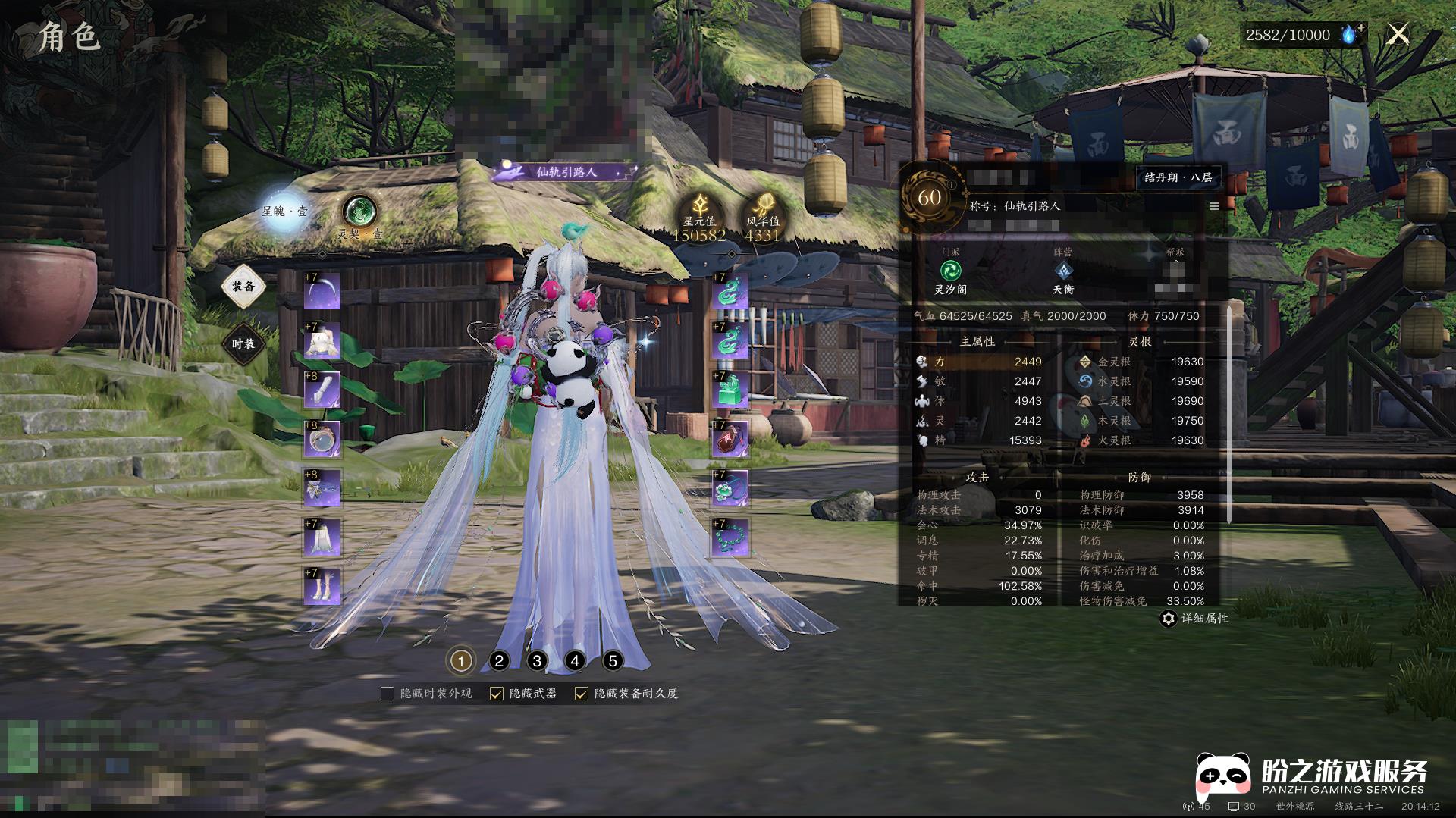Select the crescent headpiece equipment slot

(322, 290)
